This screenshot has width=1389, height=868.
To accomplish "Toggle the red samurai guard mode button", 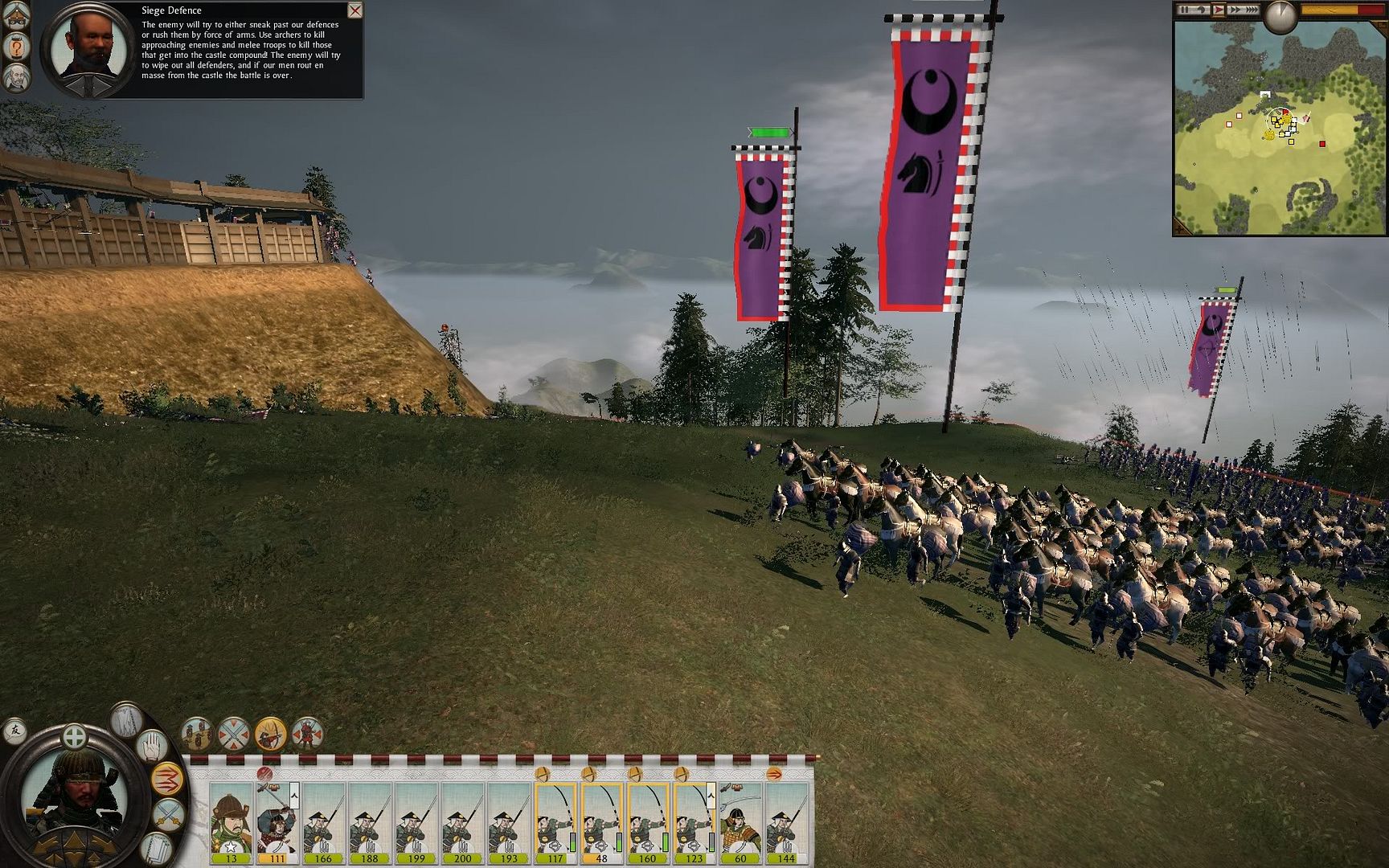I will 307,734.
